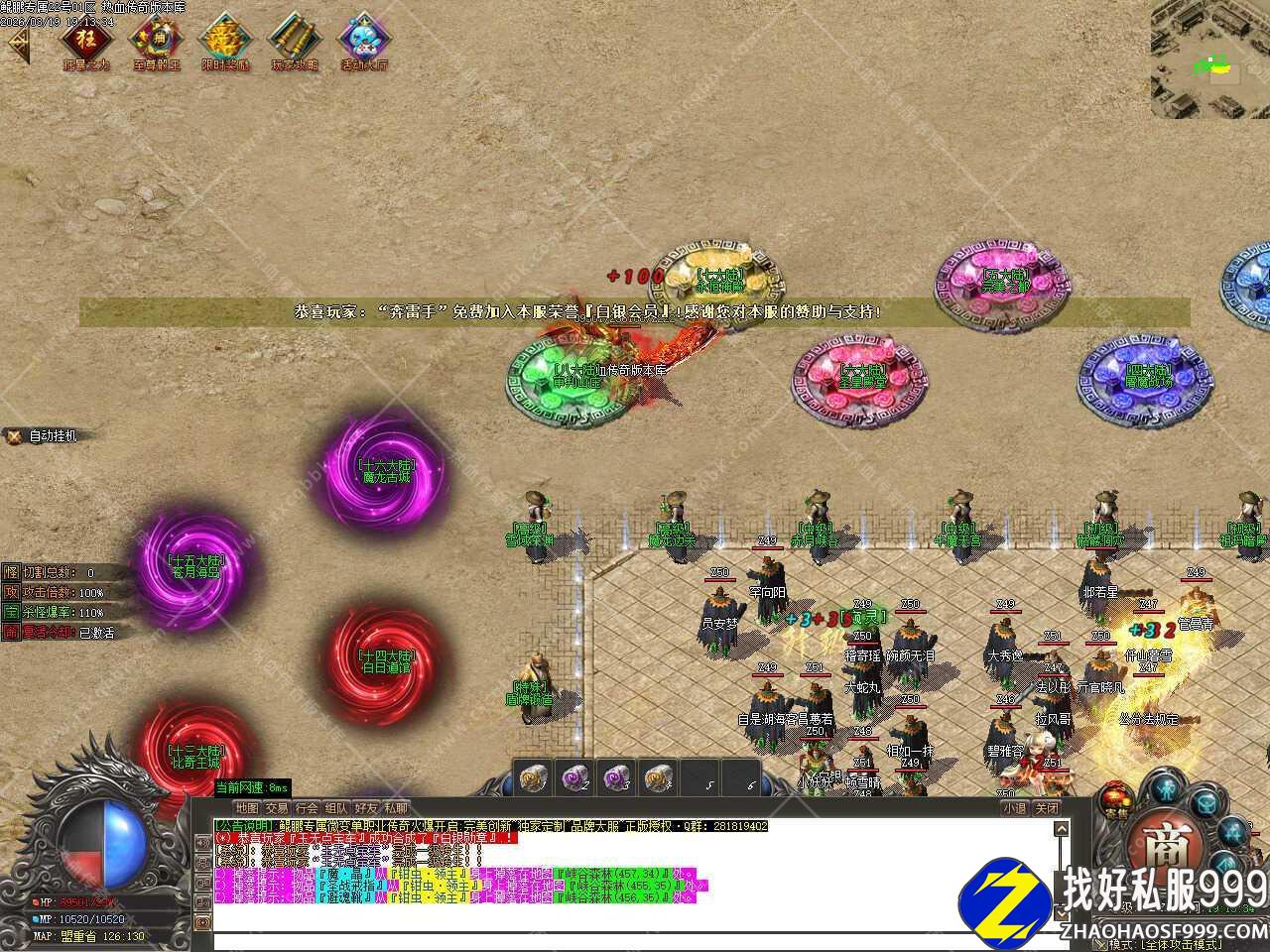
Task: Open the 活动大厅 event hall icon
Action: 364,42
